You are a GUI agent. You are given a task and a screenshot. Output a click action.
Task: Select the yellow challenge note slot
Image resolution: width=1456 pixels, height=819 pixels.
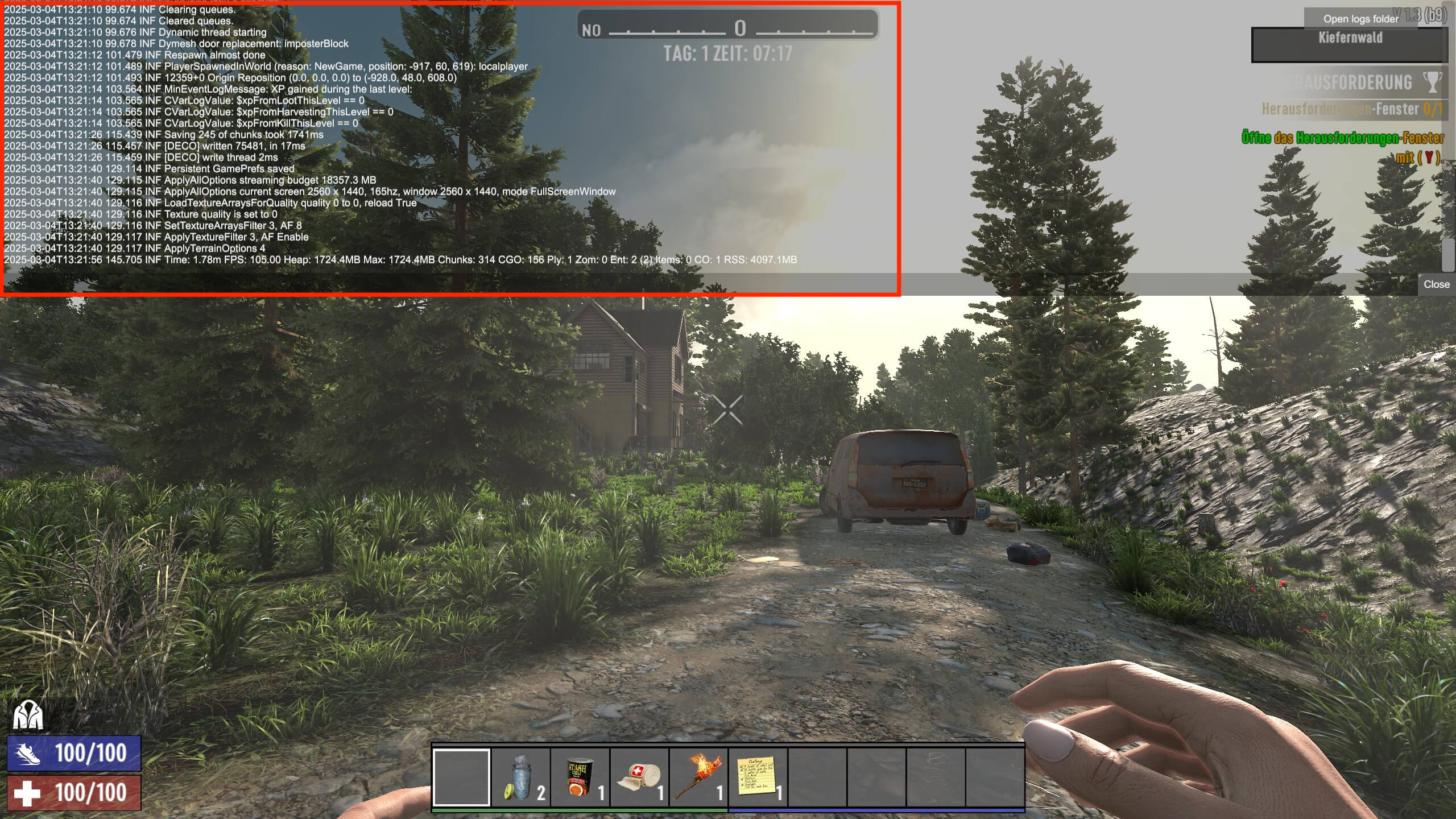[758, 777]
